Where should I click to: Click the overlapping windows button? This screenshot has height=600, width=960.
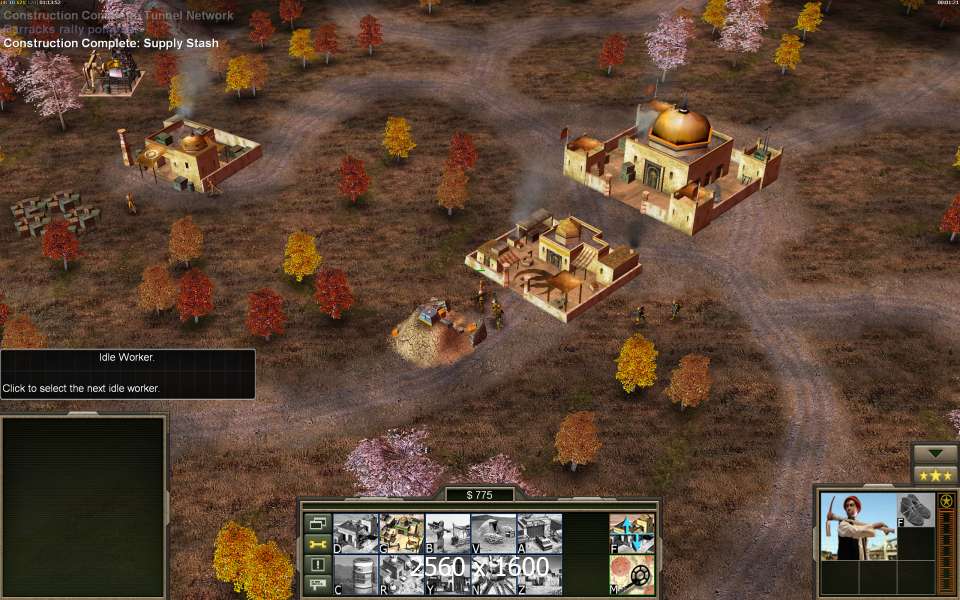click(318, 523)
